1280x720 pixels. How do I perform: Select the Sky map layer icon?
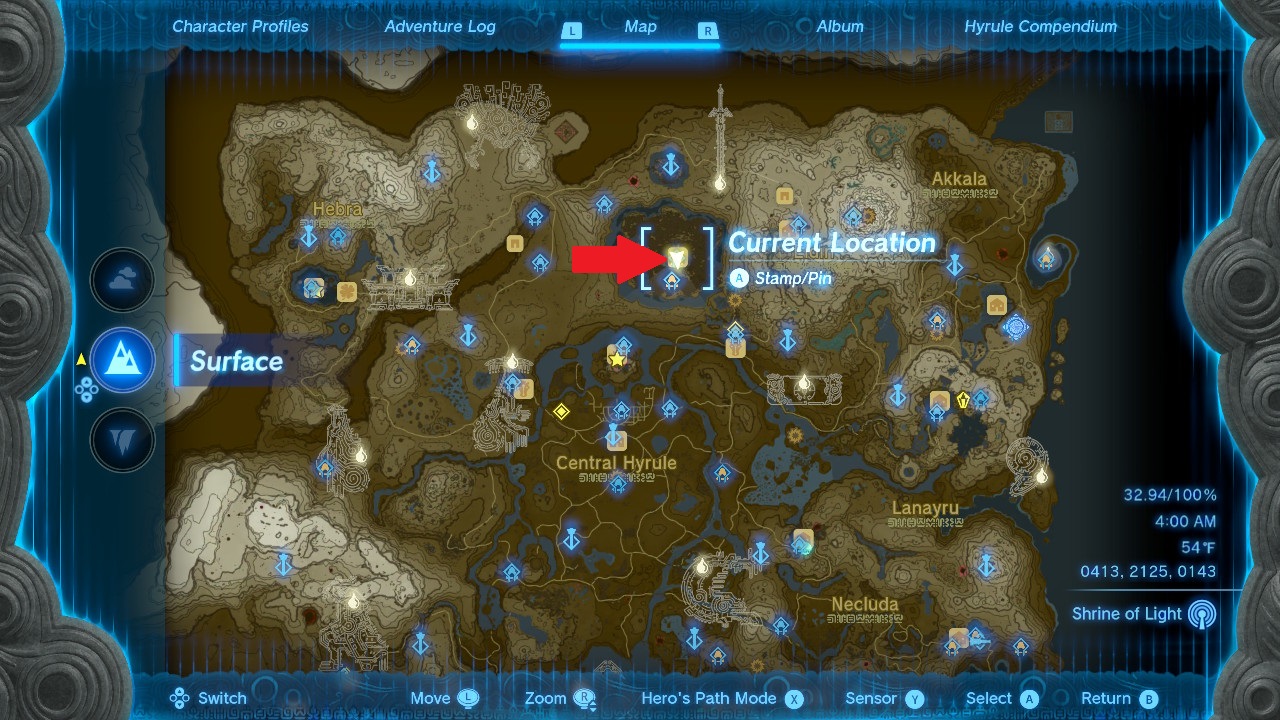(122, 280)
